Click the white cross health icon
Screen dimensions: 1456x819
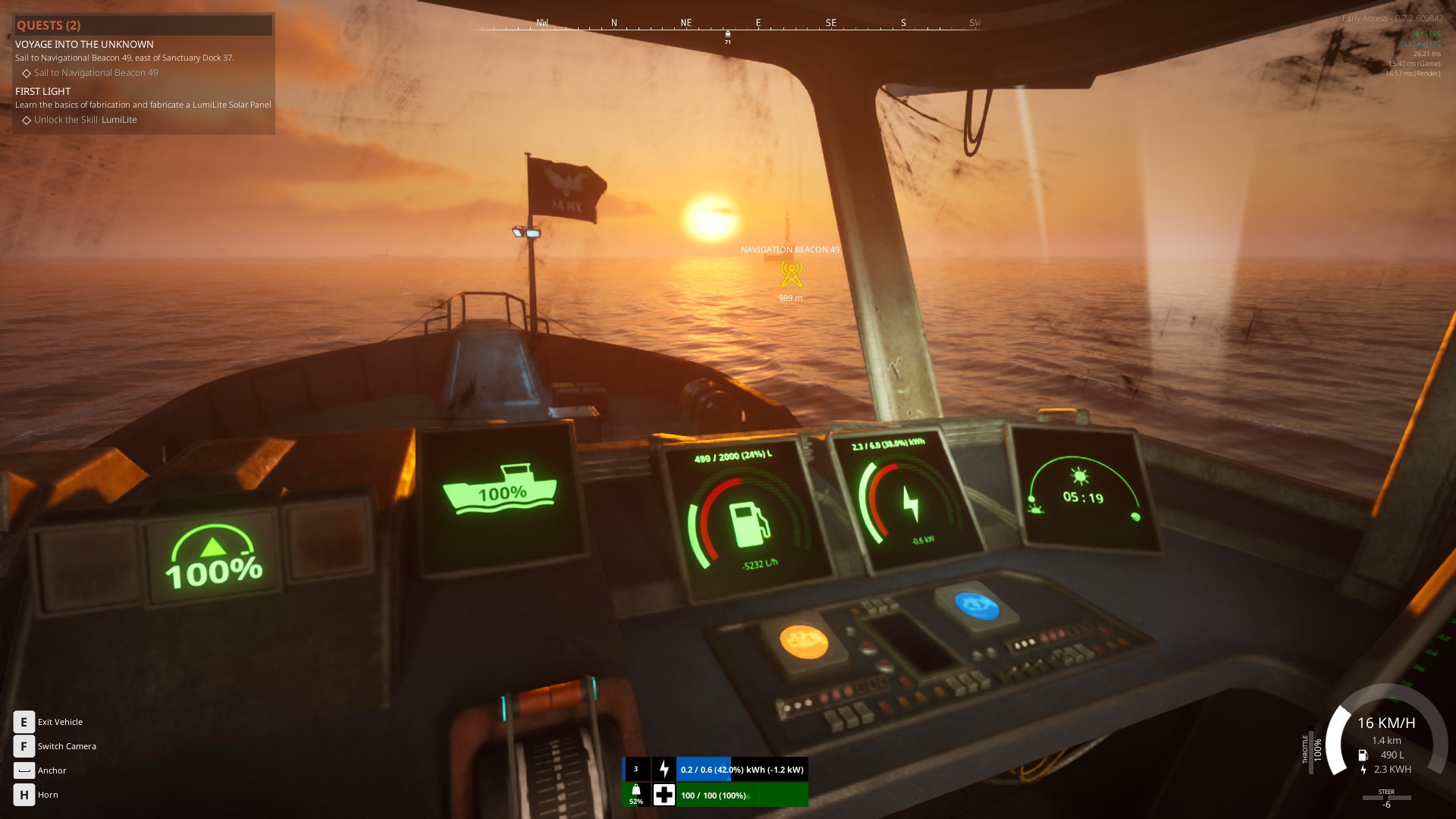664,795
